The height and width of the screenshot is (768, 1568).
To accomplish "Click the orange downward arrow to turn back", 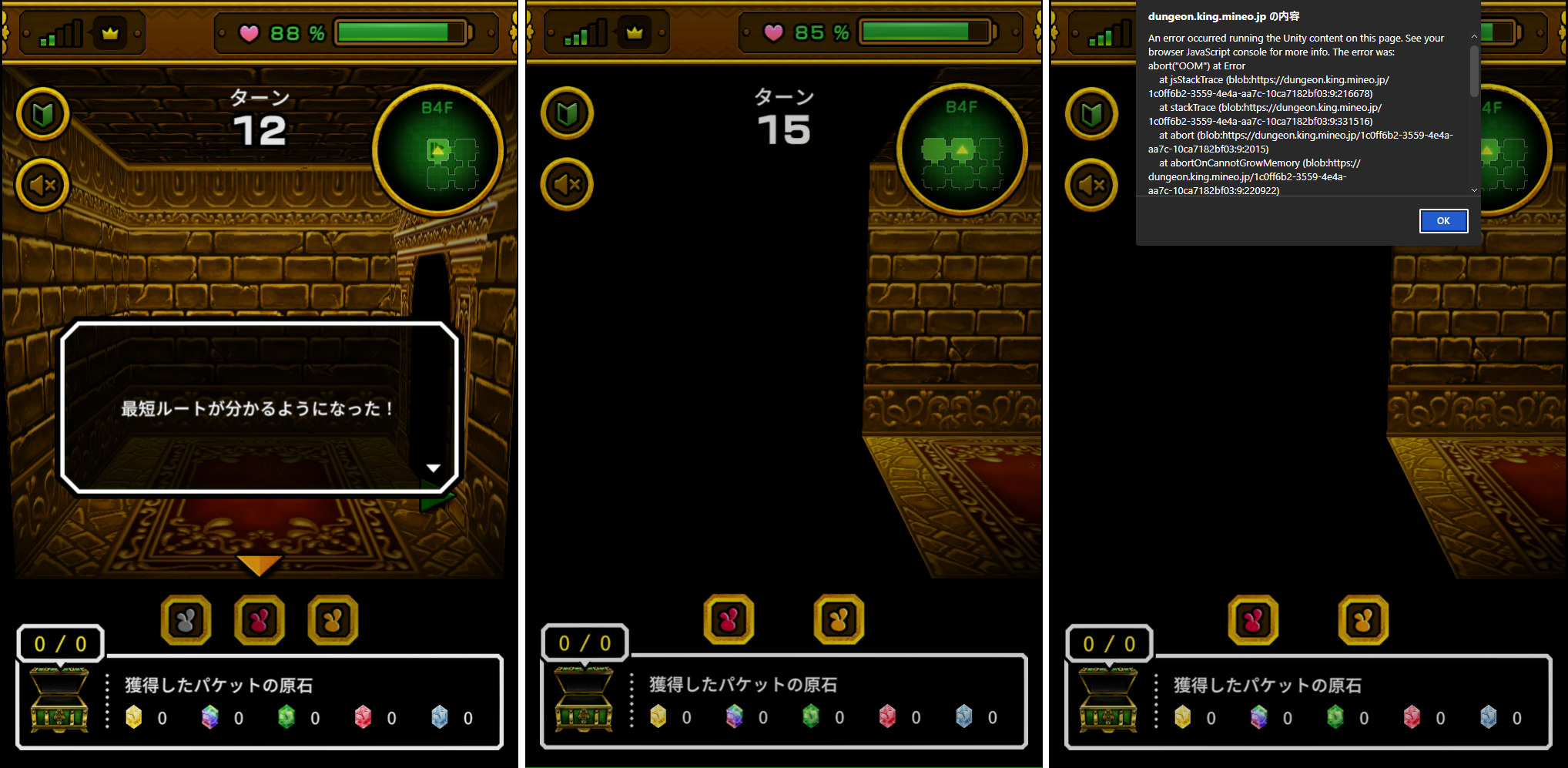I will click(259, 565).
